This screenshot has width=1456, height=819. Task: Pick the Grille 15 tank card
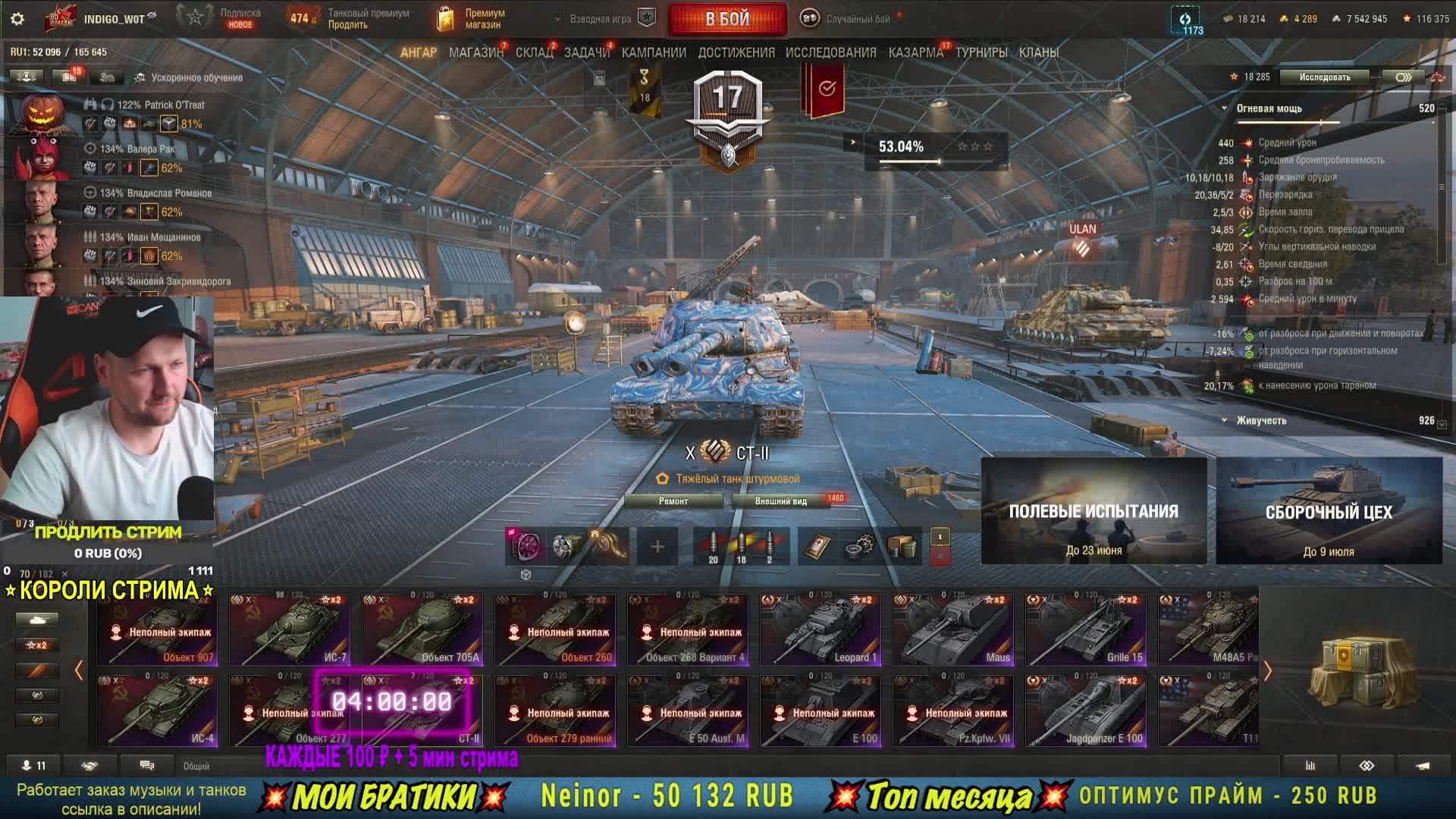(1086, 630)
